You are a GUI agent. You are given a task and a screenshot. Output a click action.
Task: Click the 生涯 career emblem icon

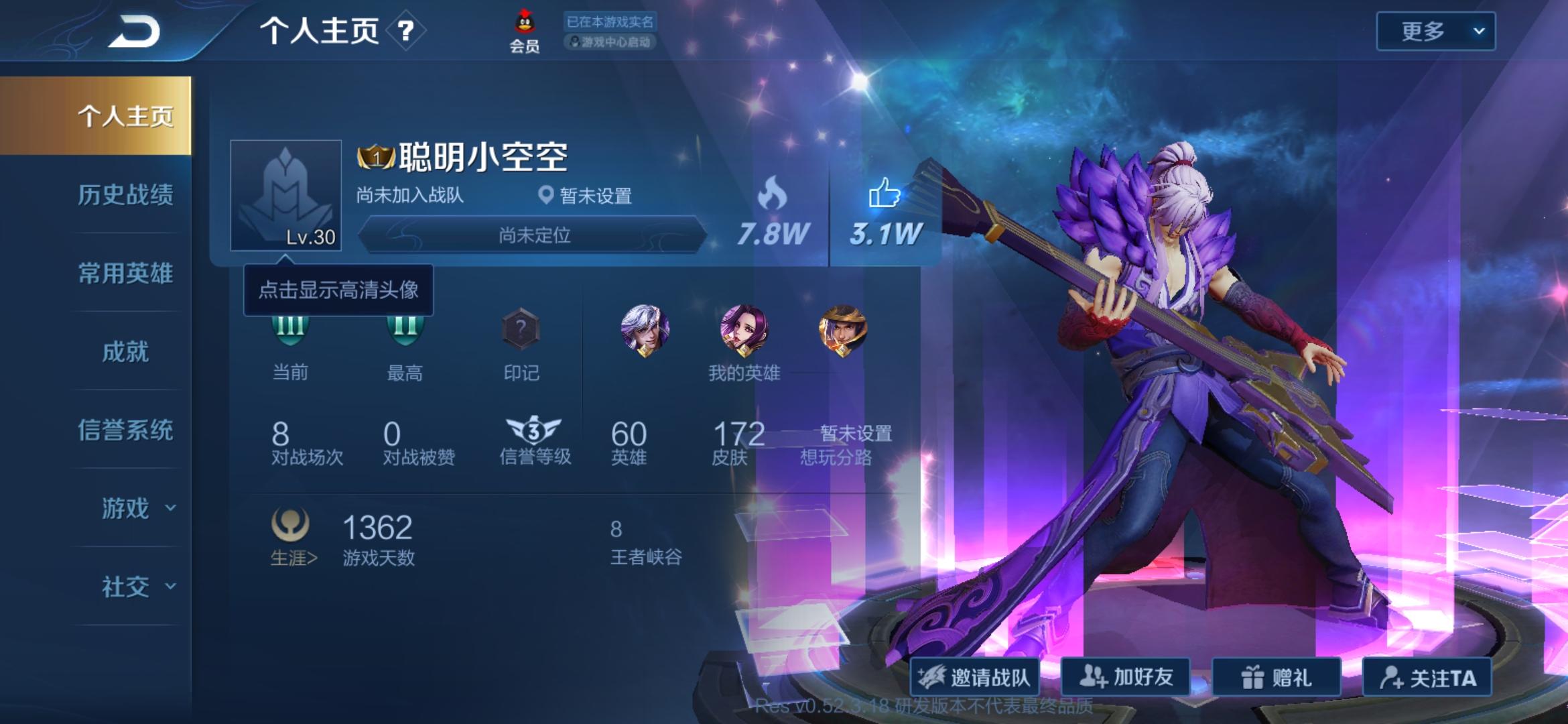291,526
